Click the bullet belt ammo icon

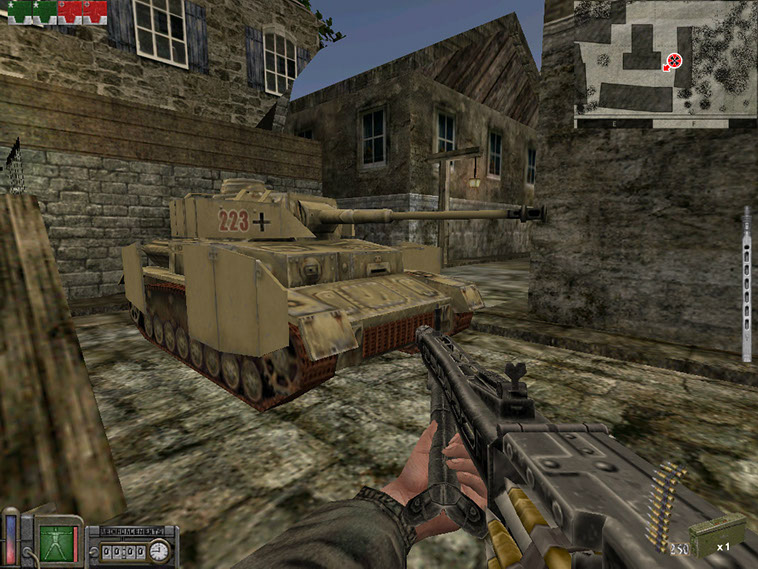[665, 507]
